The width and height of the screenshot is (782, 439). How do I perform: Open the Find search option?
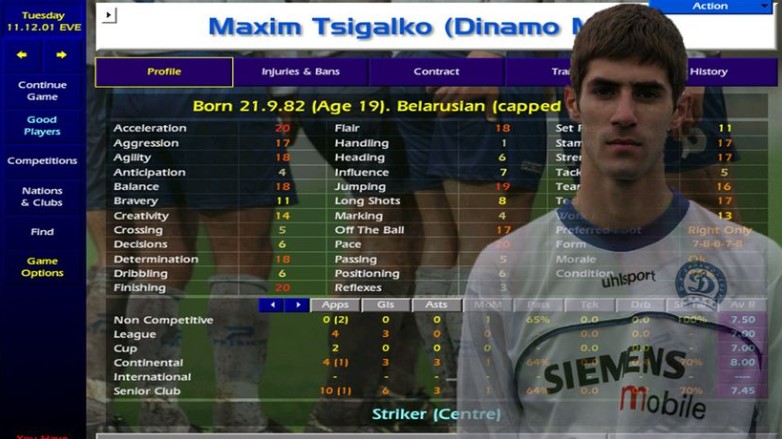tap(42, 232)
